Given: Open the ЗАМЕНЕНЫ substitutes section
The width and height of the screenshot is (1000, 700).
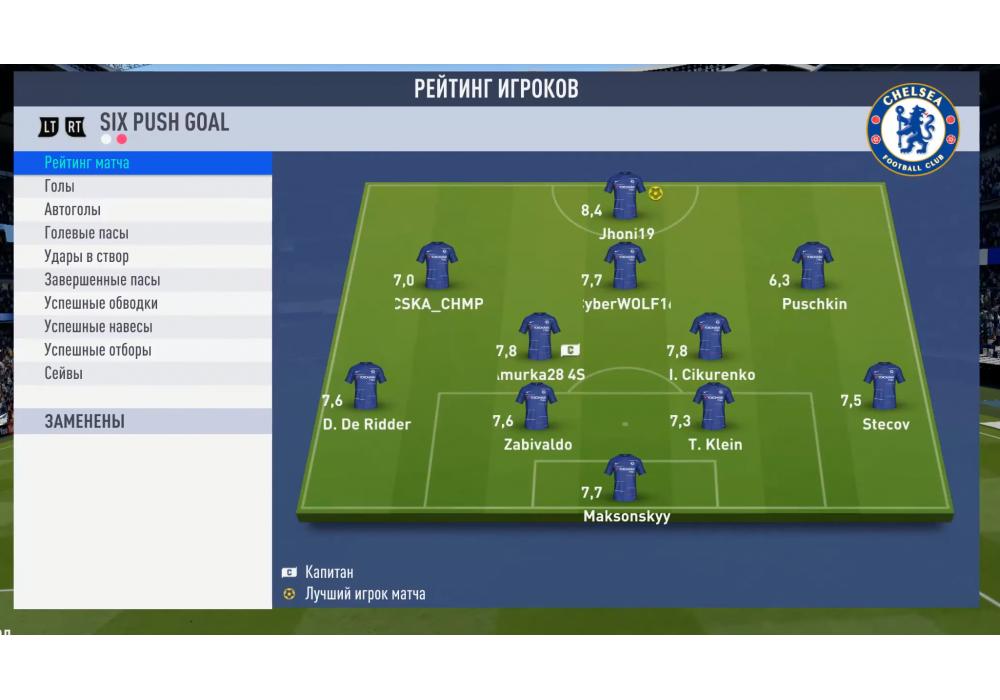Looking at the screenshot, I should 142,421.
